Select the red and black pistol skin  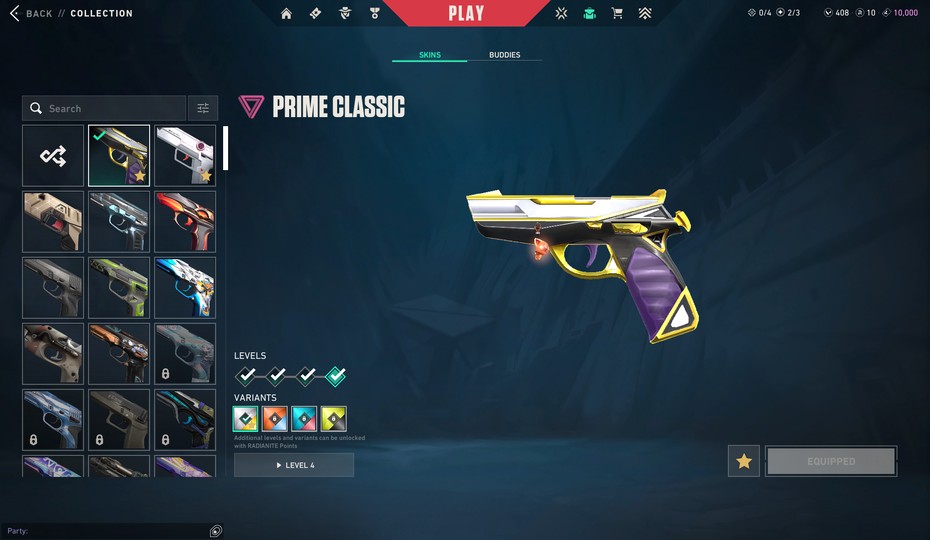tap(185, 221)
